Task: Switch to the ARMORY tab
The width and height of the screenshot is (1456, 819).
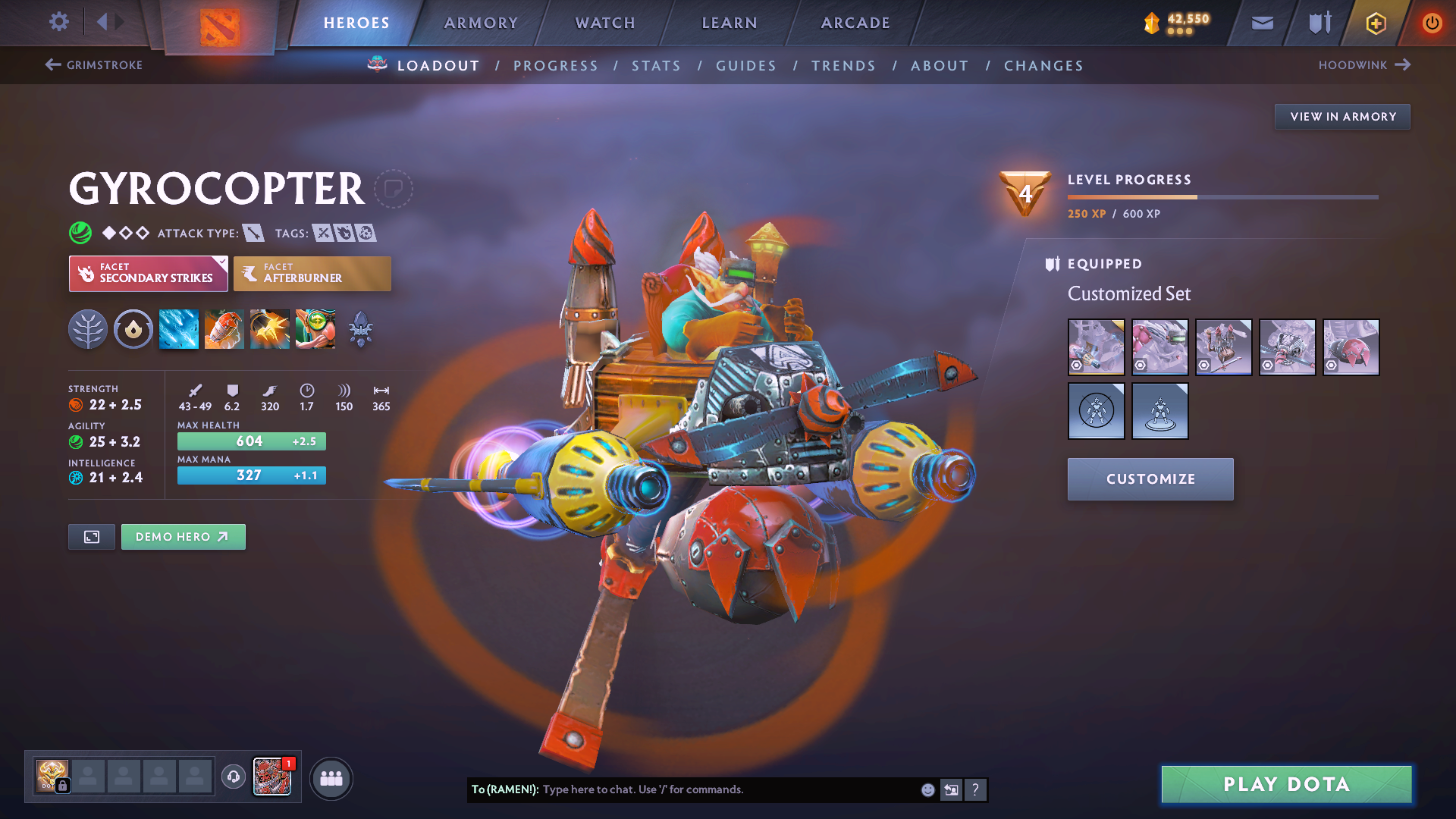Action: click(x=481, y=23)
